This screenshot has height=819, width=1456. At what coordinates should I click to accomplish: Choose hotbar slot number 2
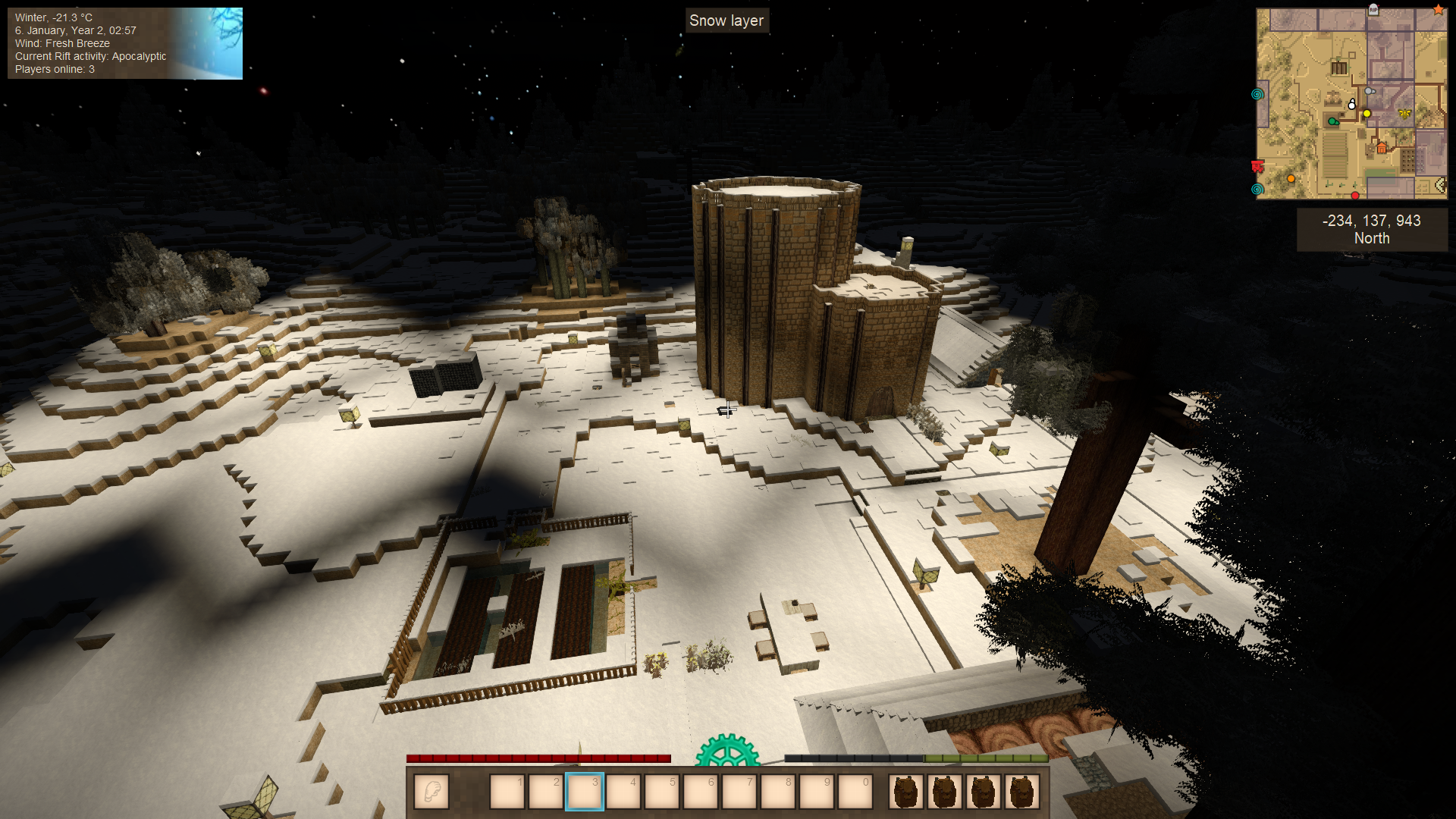(546, 792)
